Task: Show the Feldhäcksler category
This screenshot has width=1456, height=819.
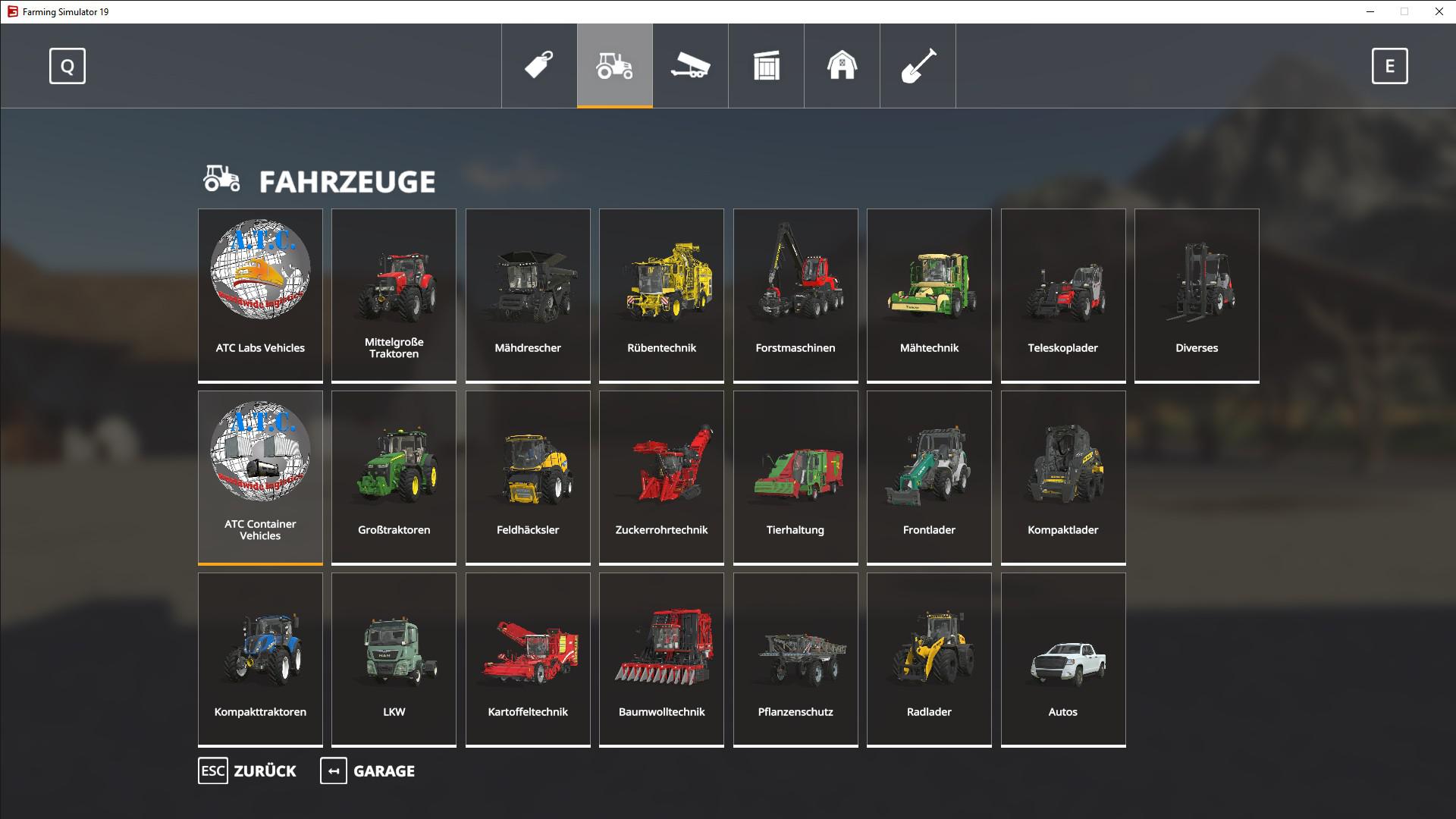Action: [528, 477]
